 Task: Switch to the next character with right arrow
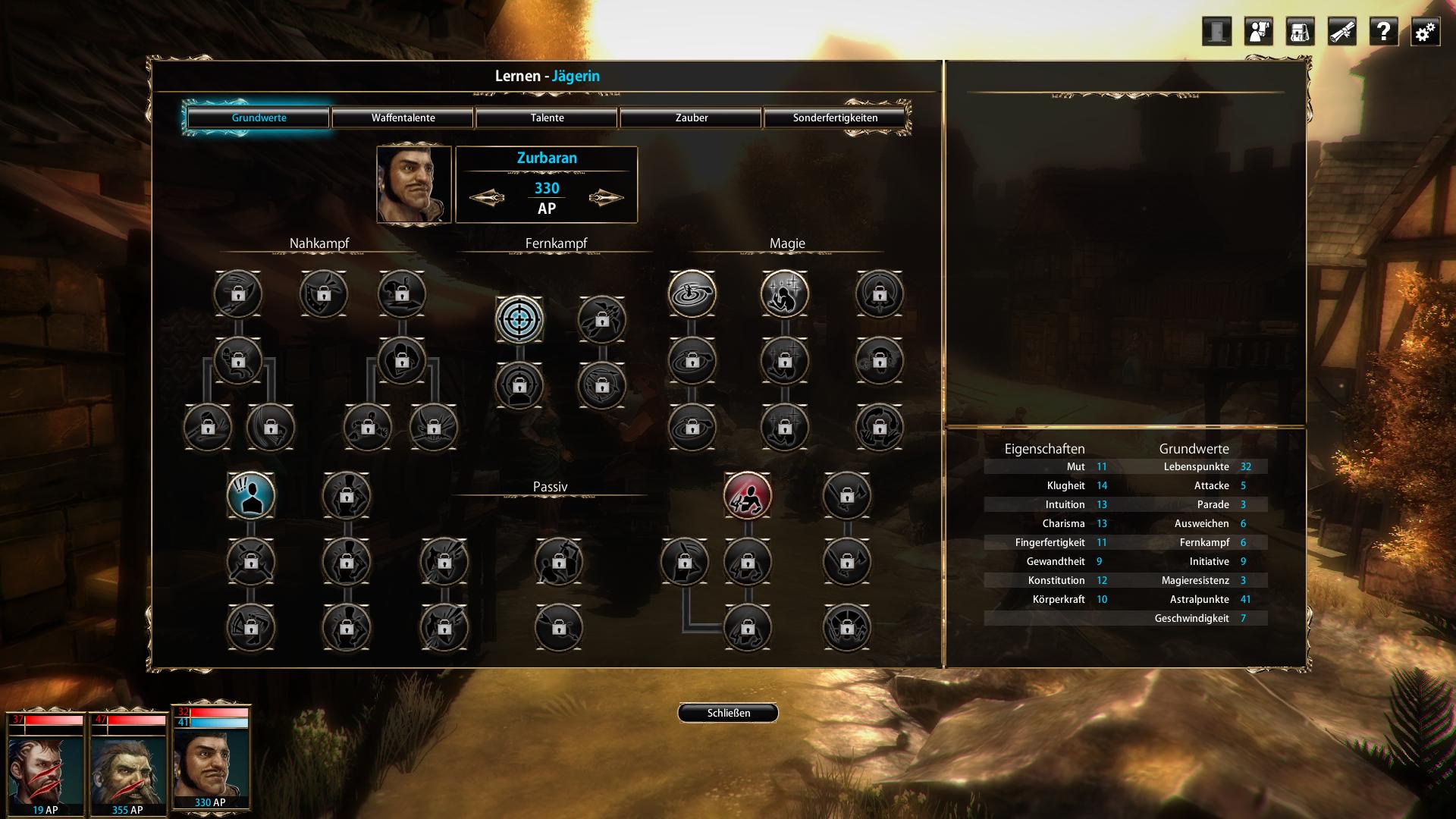point(606,198)
